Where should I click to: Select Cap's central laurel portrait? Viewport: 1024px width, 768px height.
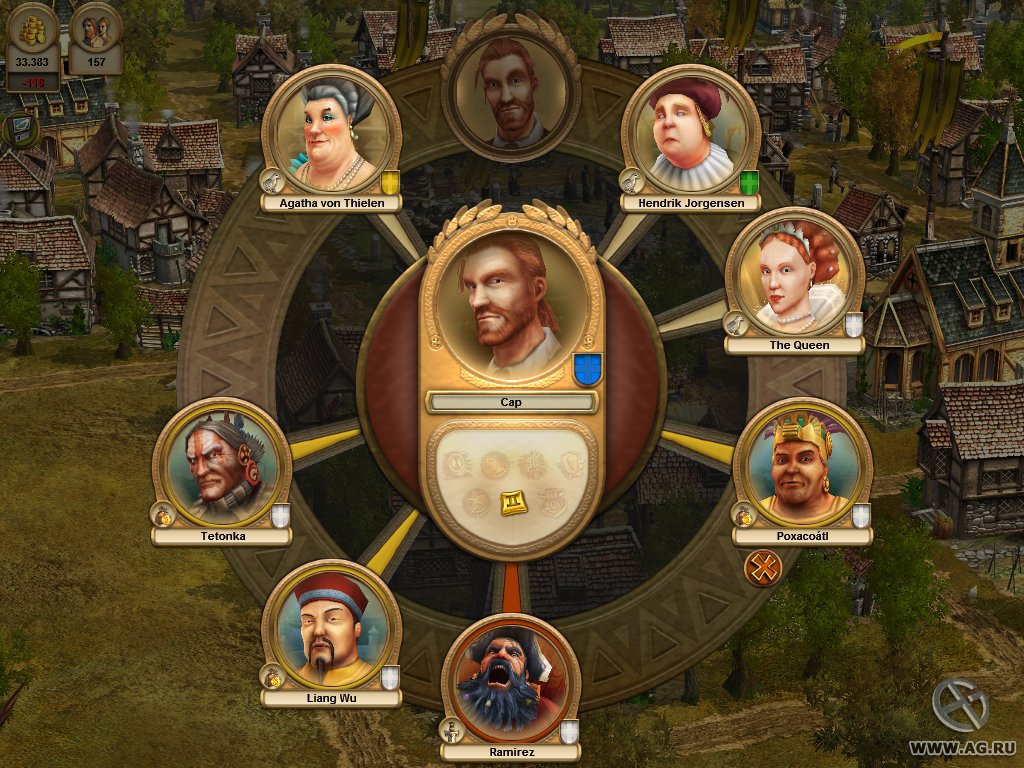(x=511, y=302)
